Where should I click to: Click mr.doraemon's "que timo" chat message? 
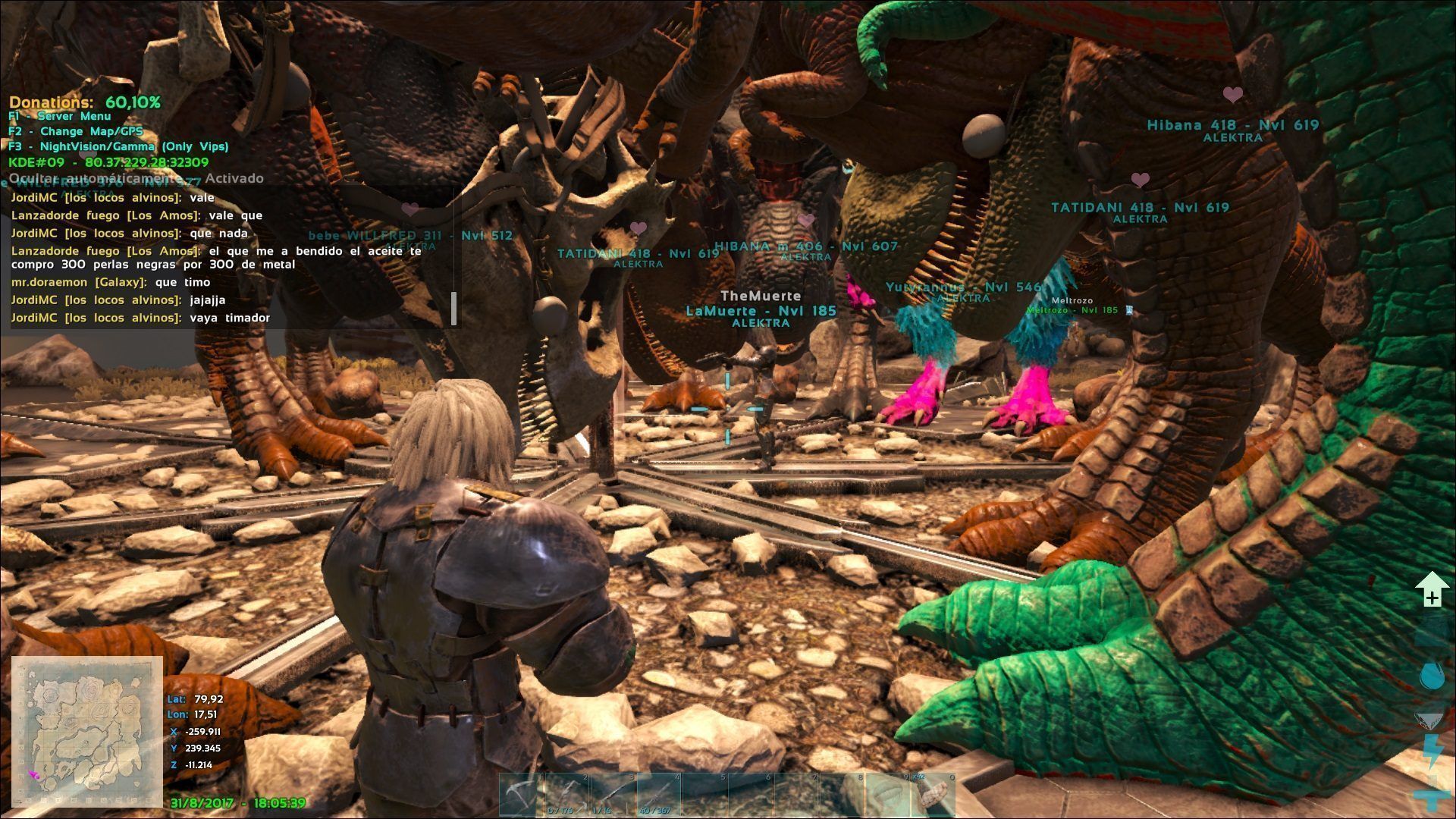[x=111, y=282]
